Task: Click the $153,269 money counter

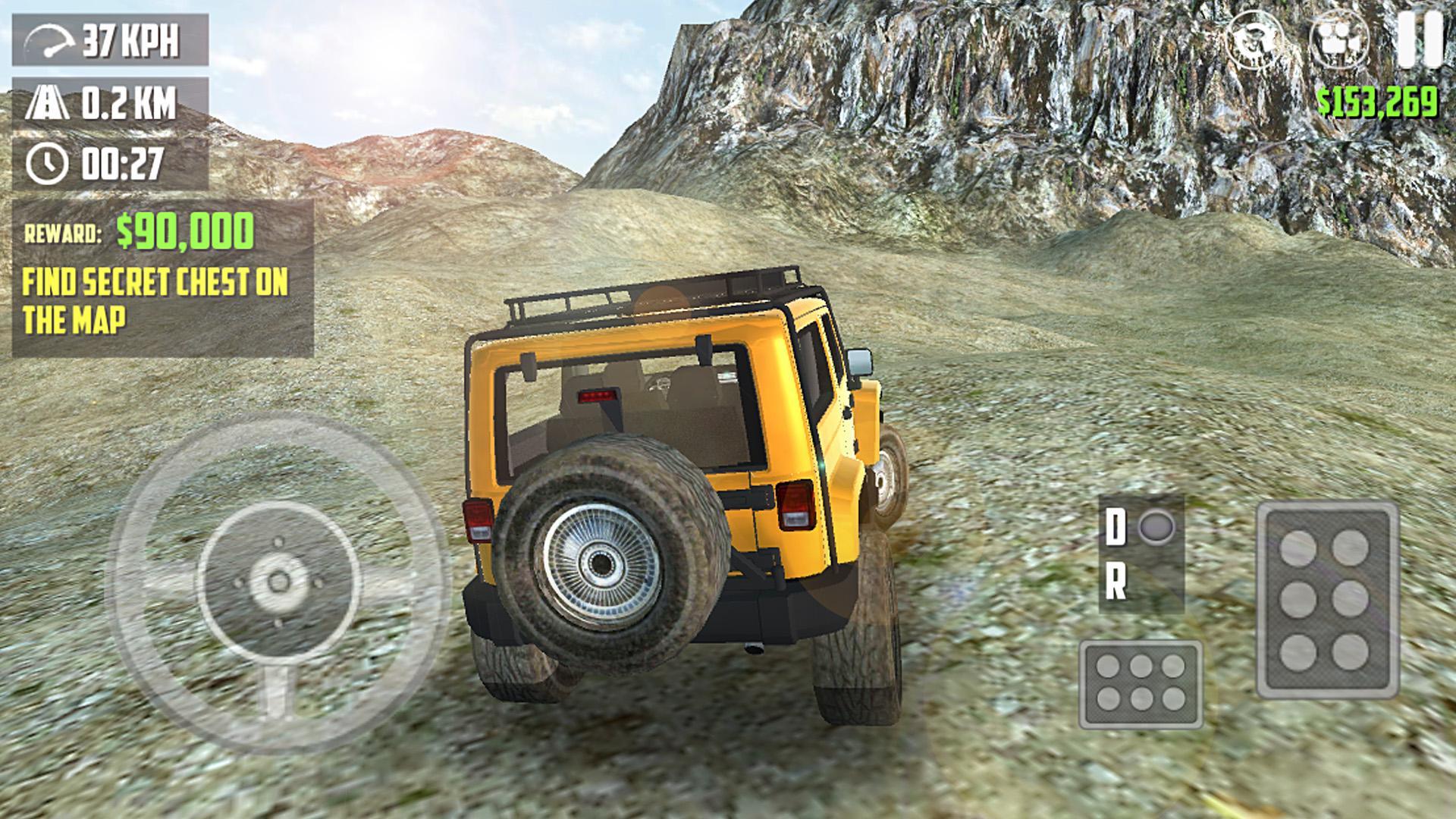Action: click(1378, 100)
